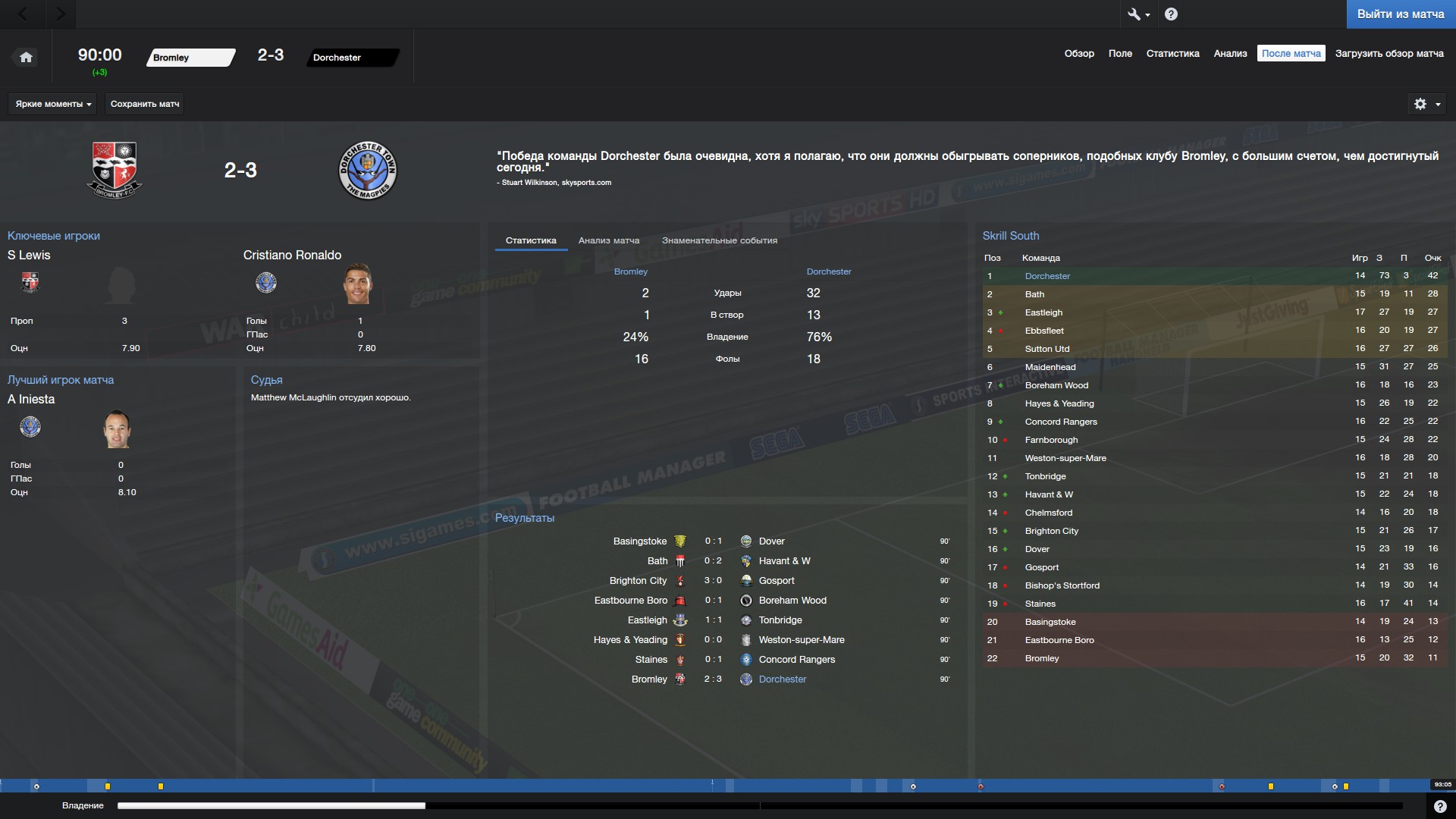Exit the match with Выйти из матча

click(x=1400, y=14)
